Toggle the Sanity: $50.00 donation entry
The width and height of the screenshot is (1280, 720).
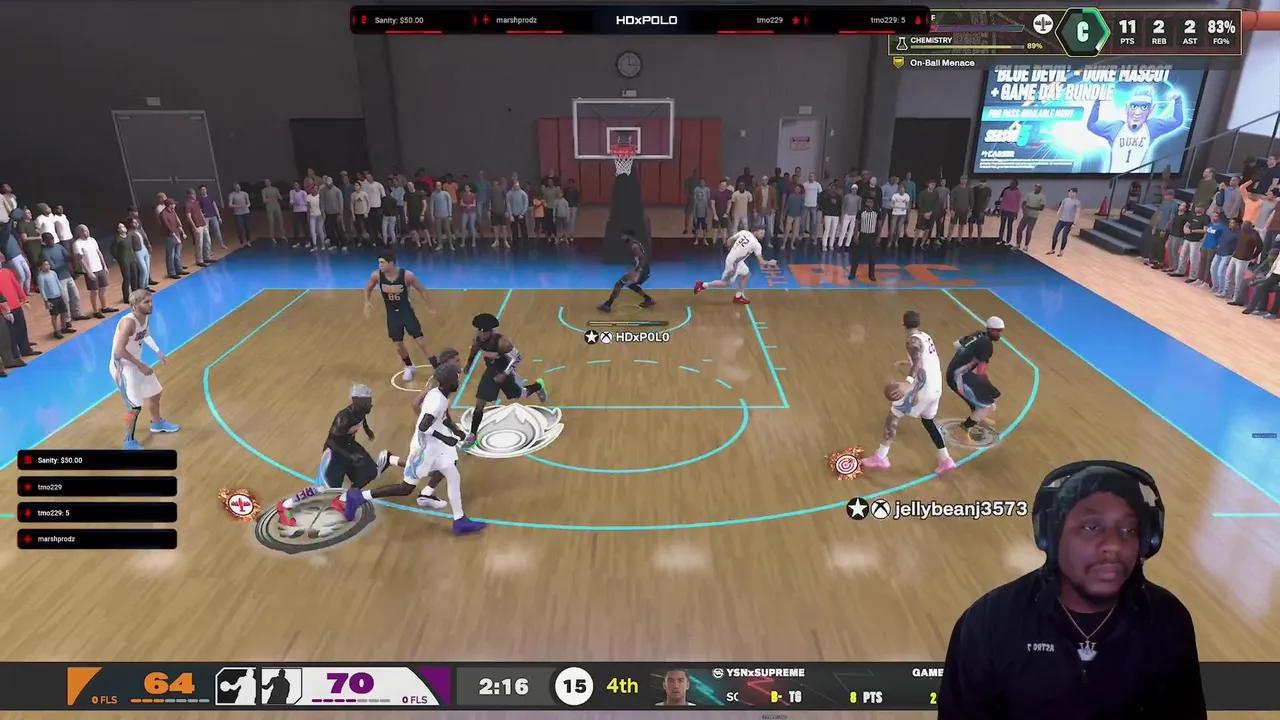[x=96, y=460]
